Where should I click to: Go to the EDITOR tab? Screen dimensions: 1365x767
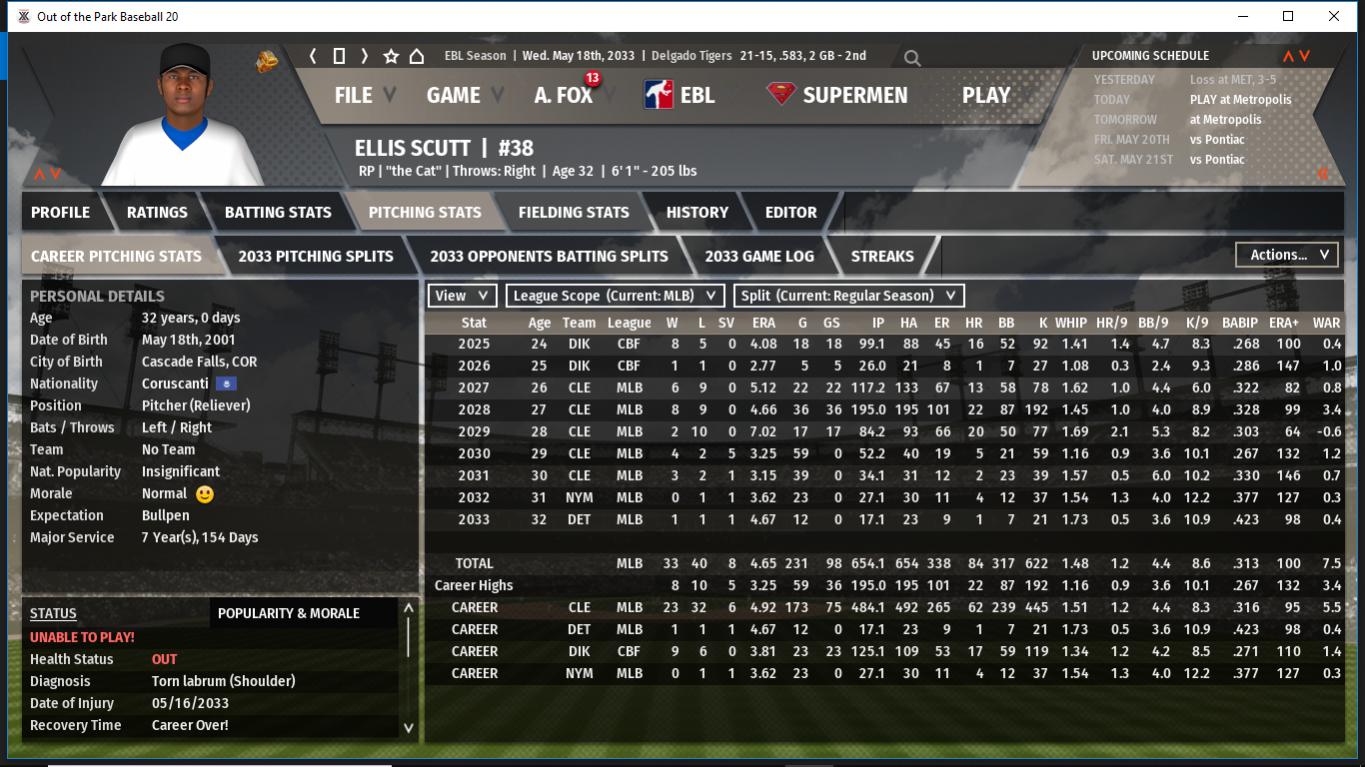click(790, 212)
